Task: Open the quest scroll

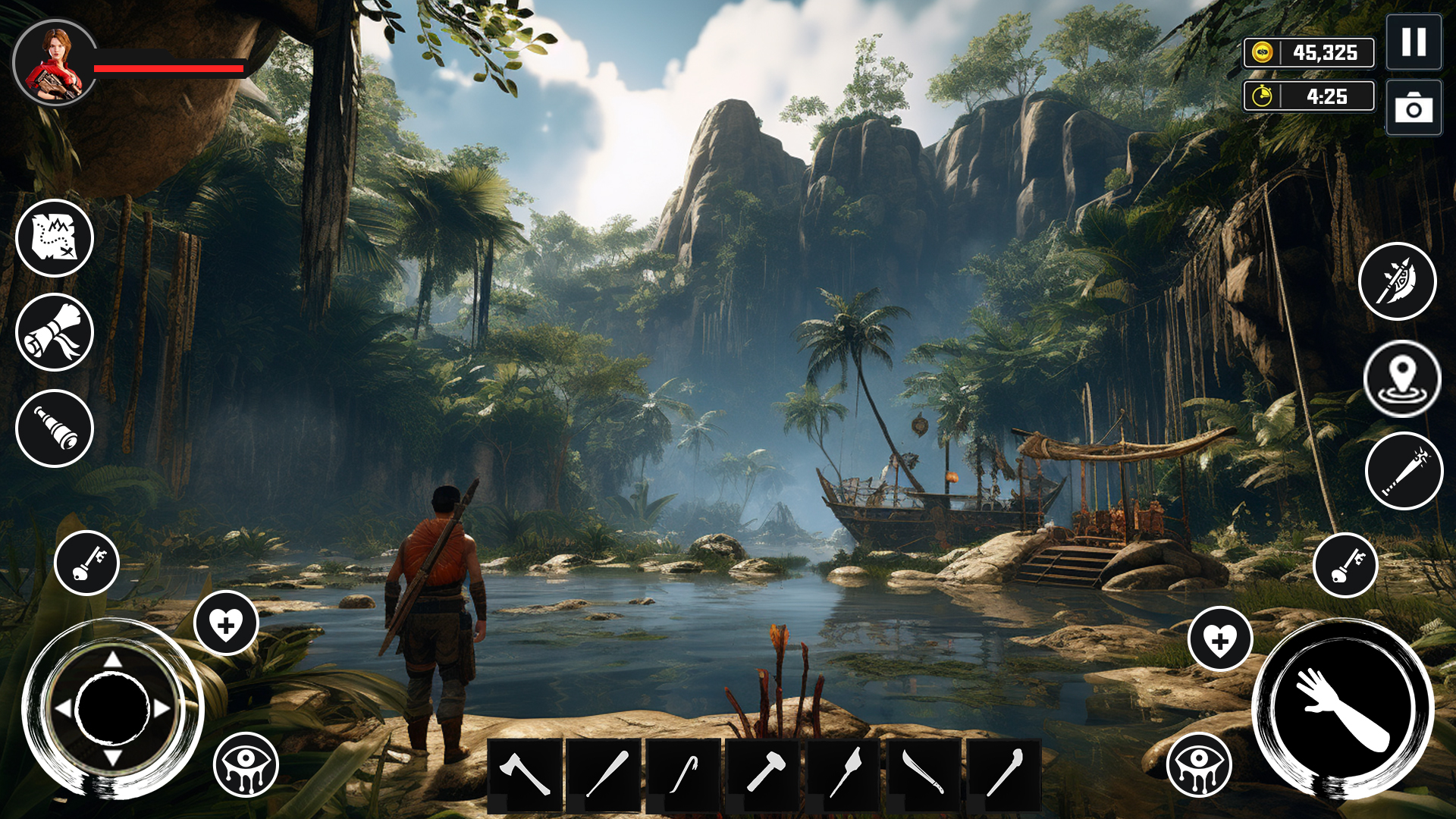Action: (53, 331)
